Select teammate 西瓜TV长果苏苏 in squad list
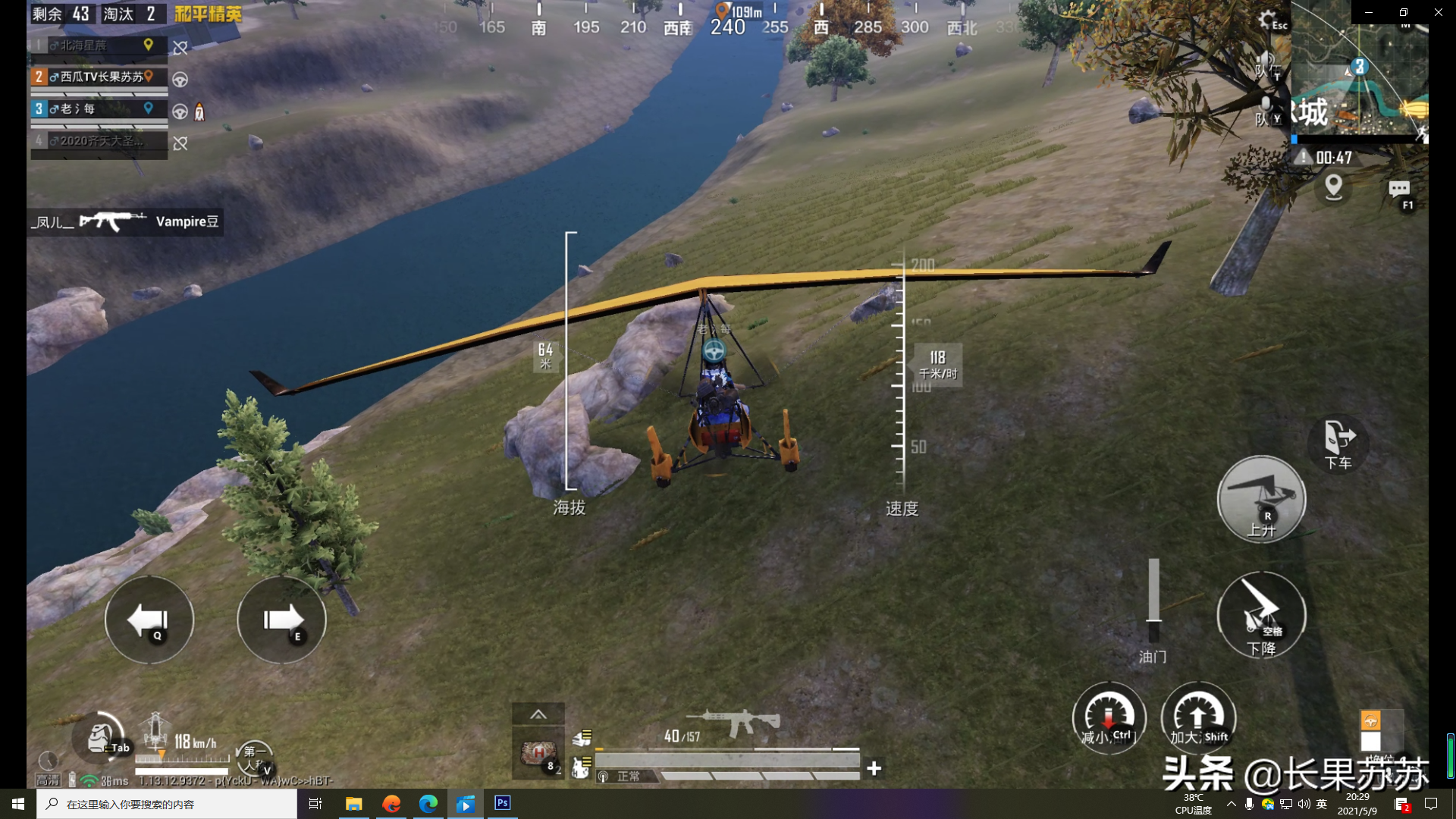Viewport: 1456px width, 819px height. [99, 77]
